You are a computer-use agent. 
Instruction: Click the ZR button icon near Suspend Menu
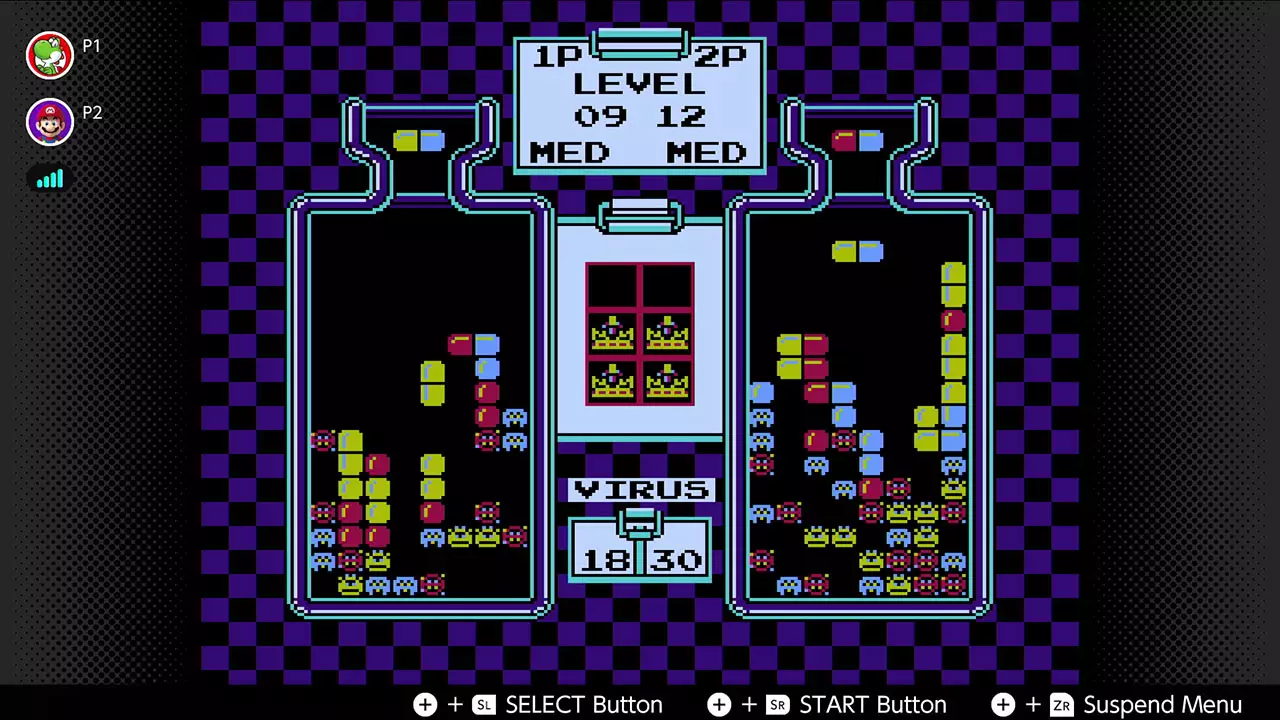[1062, 705]
